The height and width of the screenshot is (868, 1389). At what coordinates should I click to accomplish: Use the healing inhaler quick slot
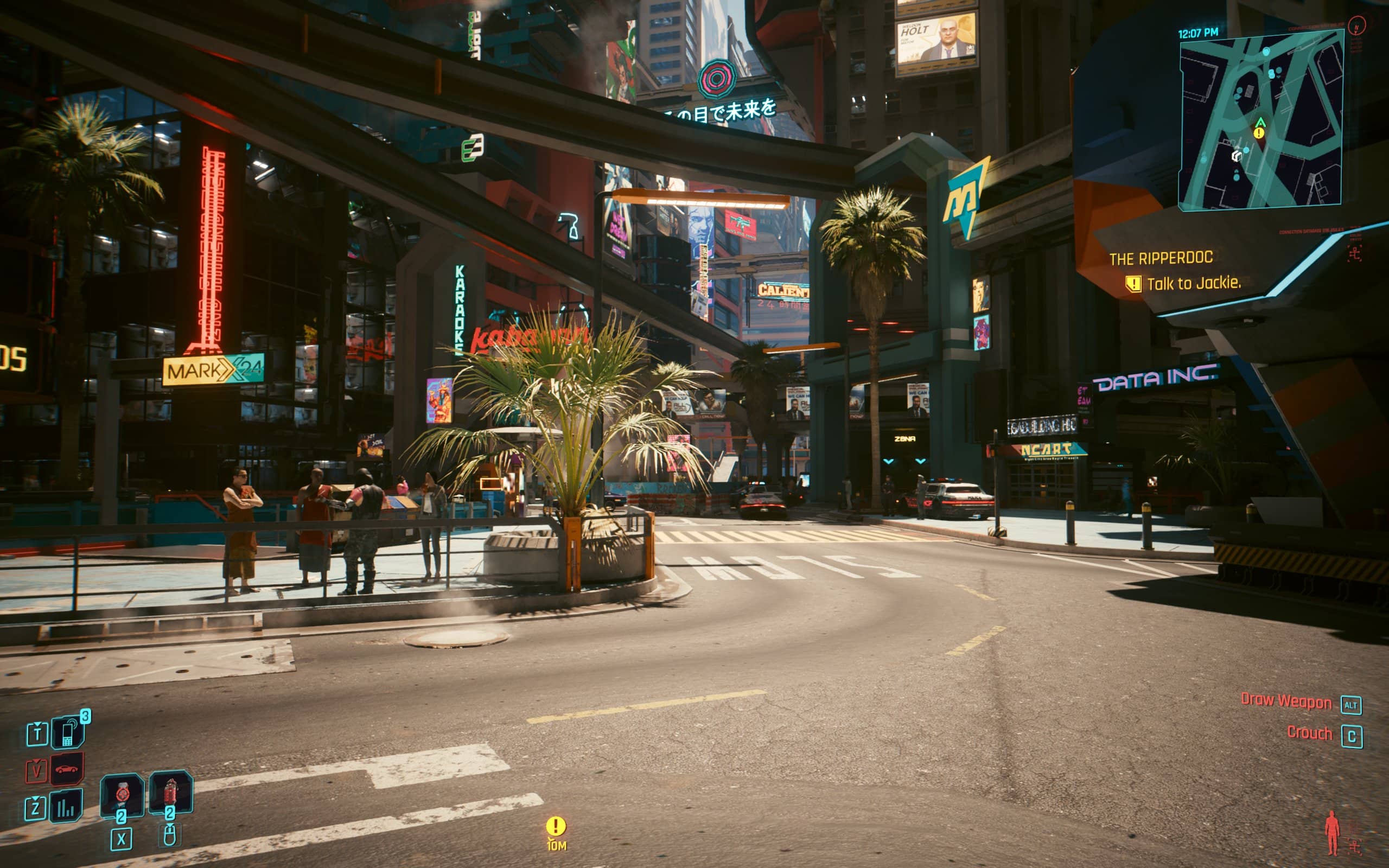click(122, 795)
